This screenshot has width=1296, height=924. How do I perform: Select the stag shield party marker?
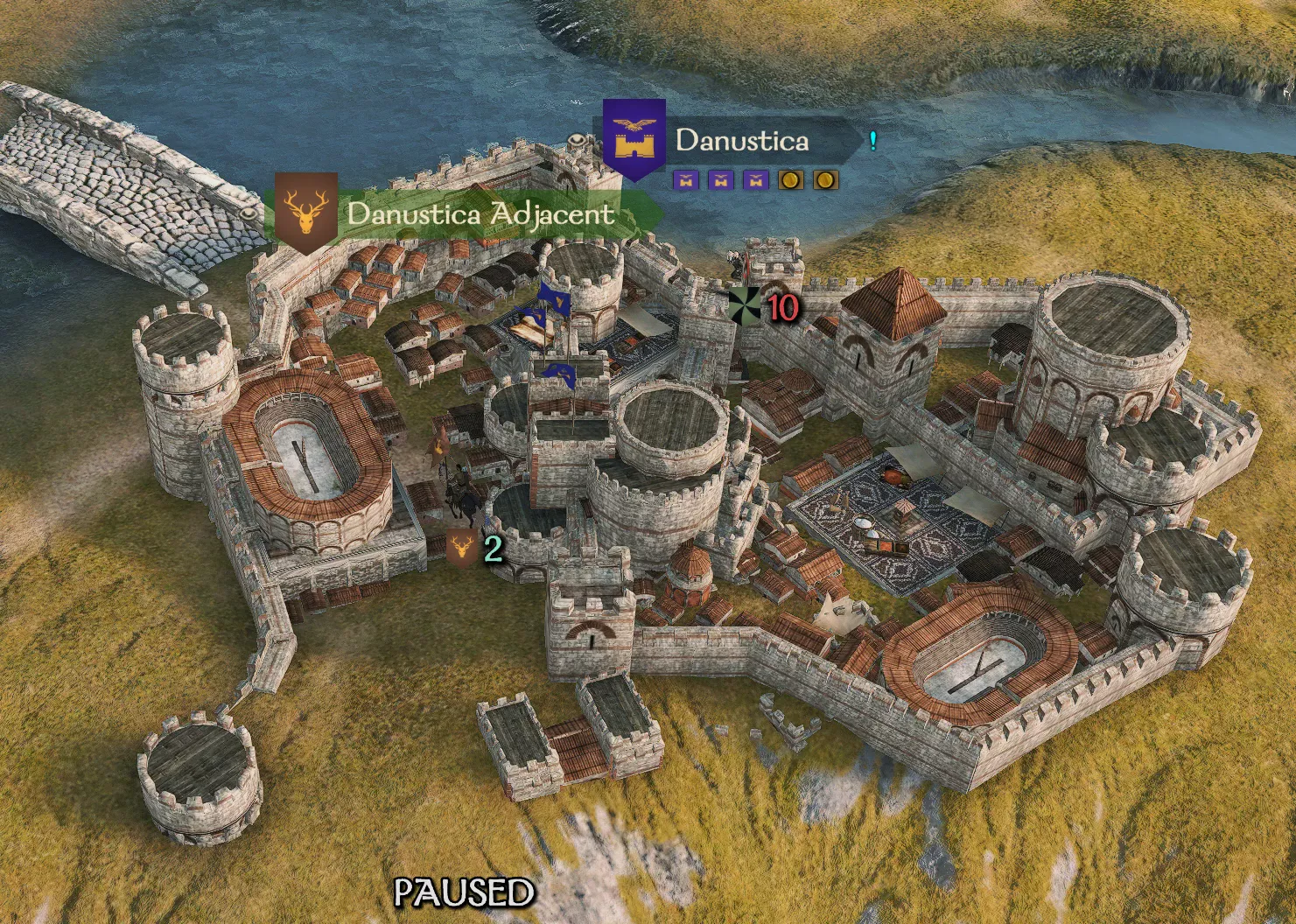461,548
